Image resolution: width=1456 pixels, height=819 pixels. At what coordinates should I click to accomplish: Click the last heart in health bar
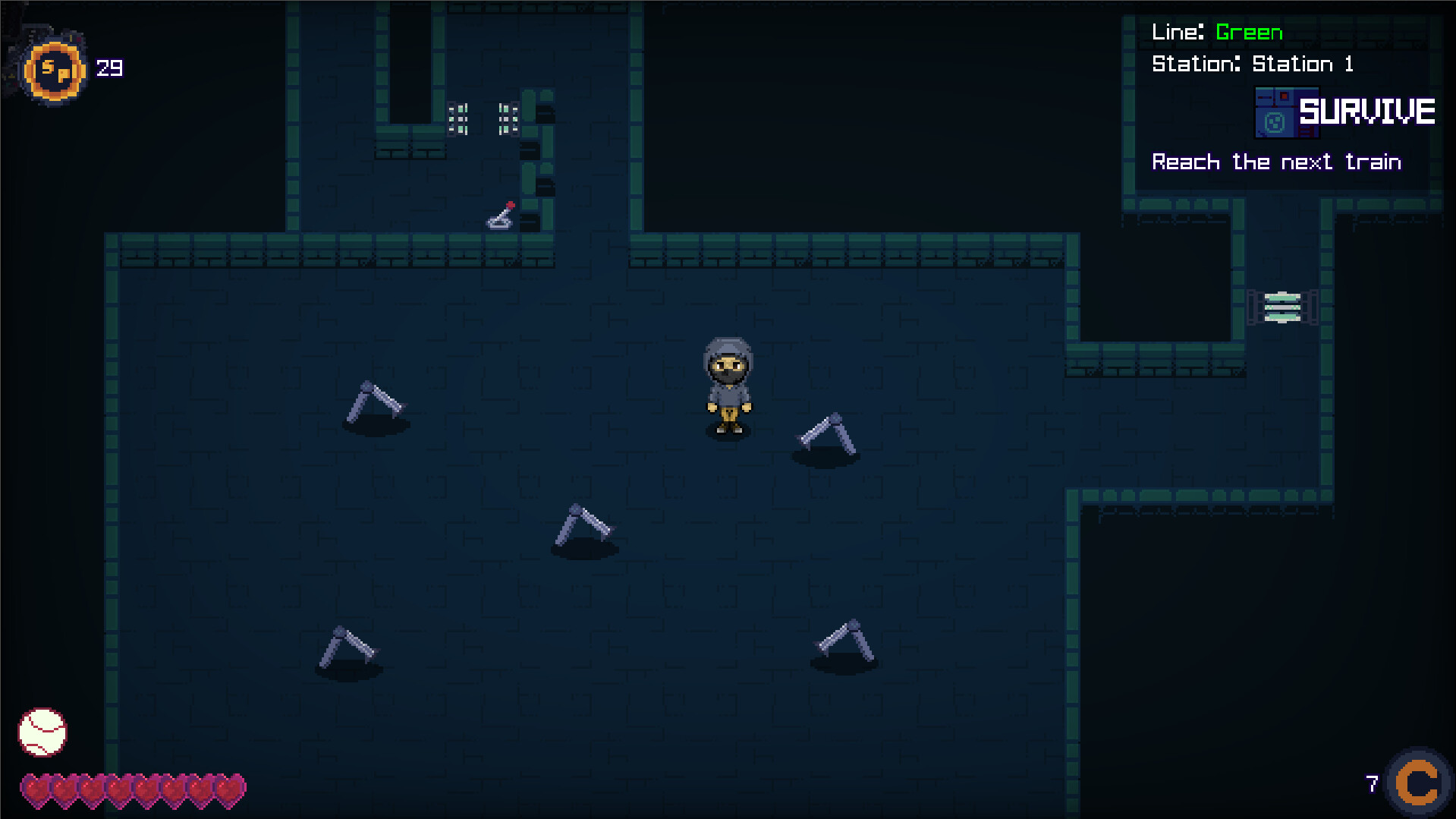pyautogui.click(x=231, y=789)
